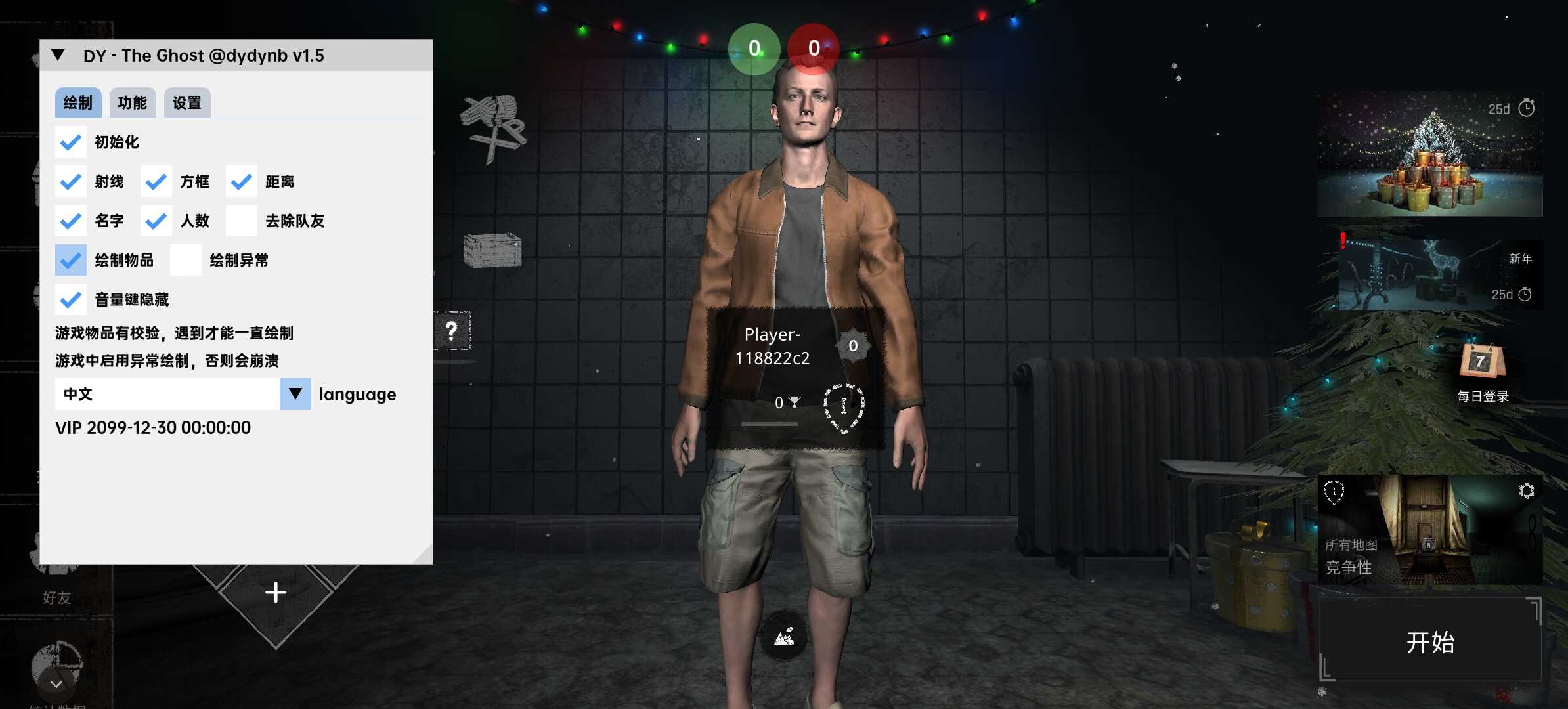The image size is (1568, 709).
Task: Start the match with 开始
Action: pyautogui.click(x=1430, y=641)
